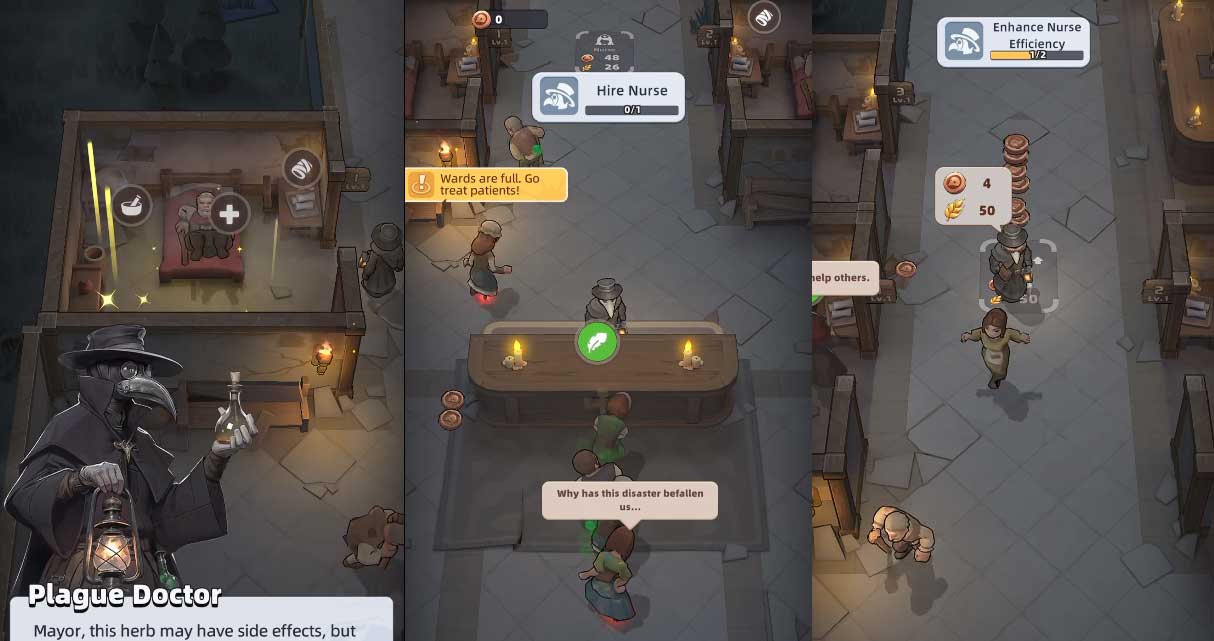Image resolution: width=1214 pixels, height=641 pixels.
Task: Tap the 'Wards are full' warning banner
Action: 486,184
